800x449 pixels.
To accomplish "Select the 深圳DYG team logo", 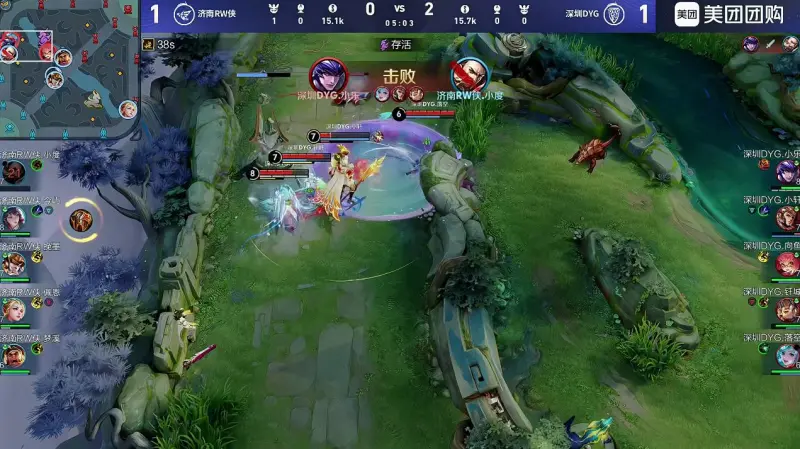I will [616, 14].
